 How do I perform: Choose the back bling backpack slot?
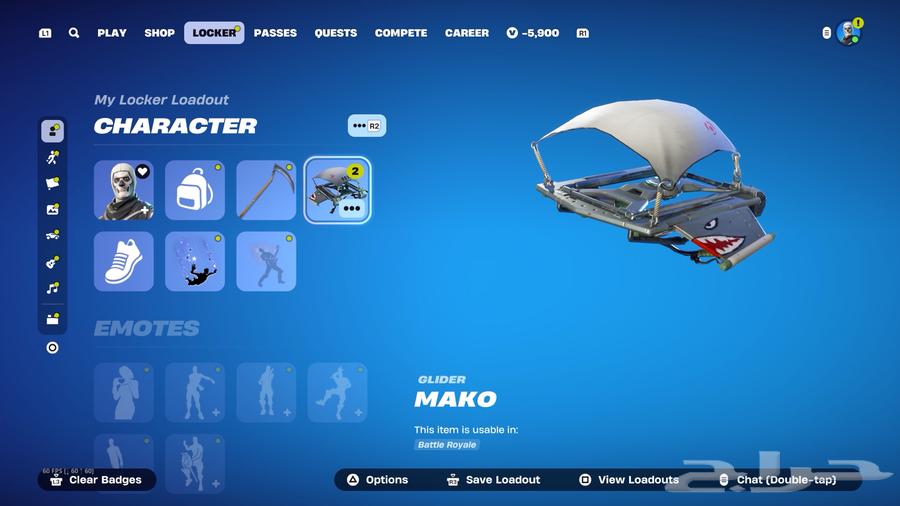[195, 190]
